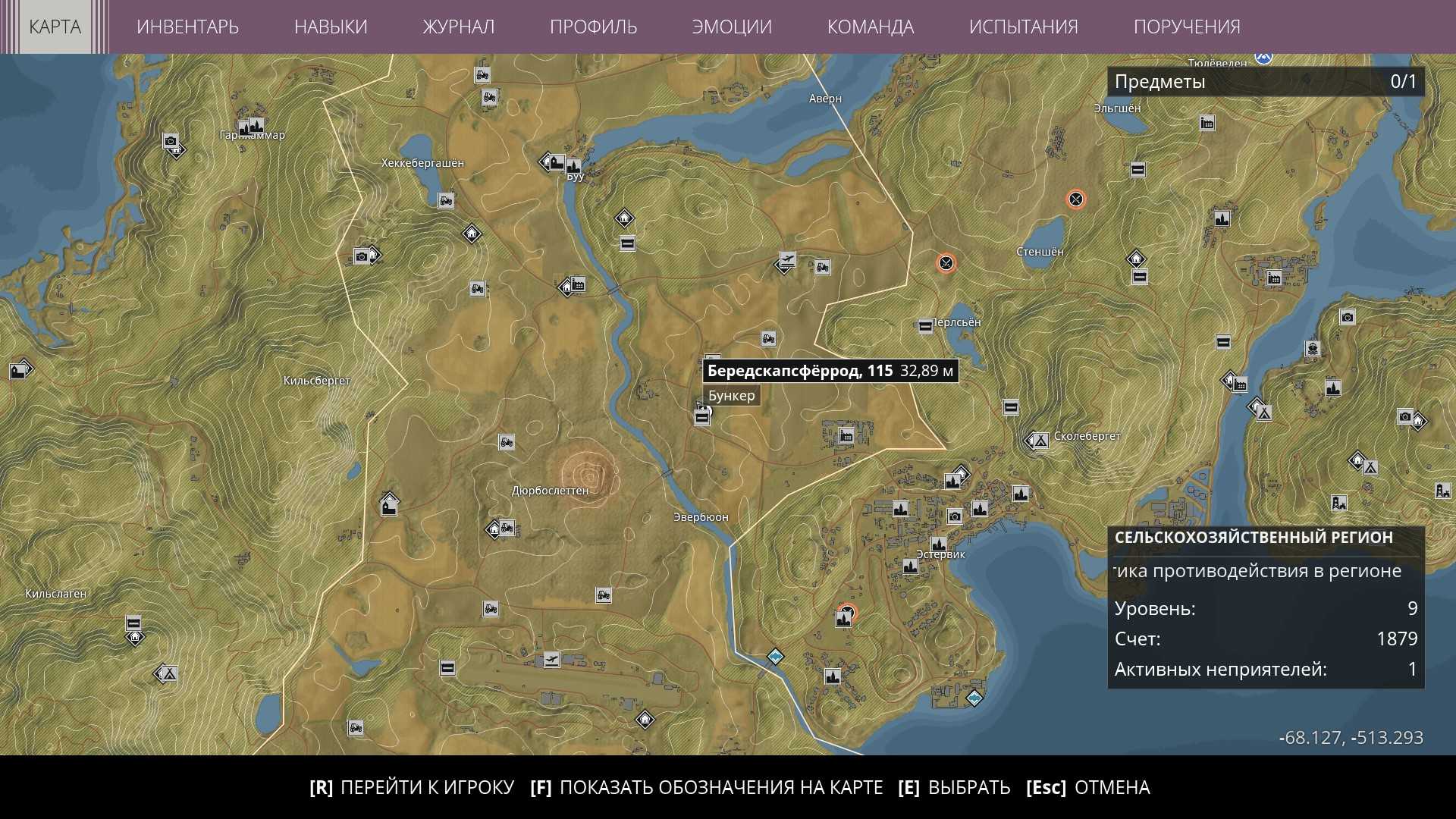Screen dimensions: 1456x819
Task: Select the factory marker east of the bunker
Action: pyautogui.click(x=846, y=435)
